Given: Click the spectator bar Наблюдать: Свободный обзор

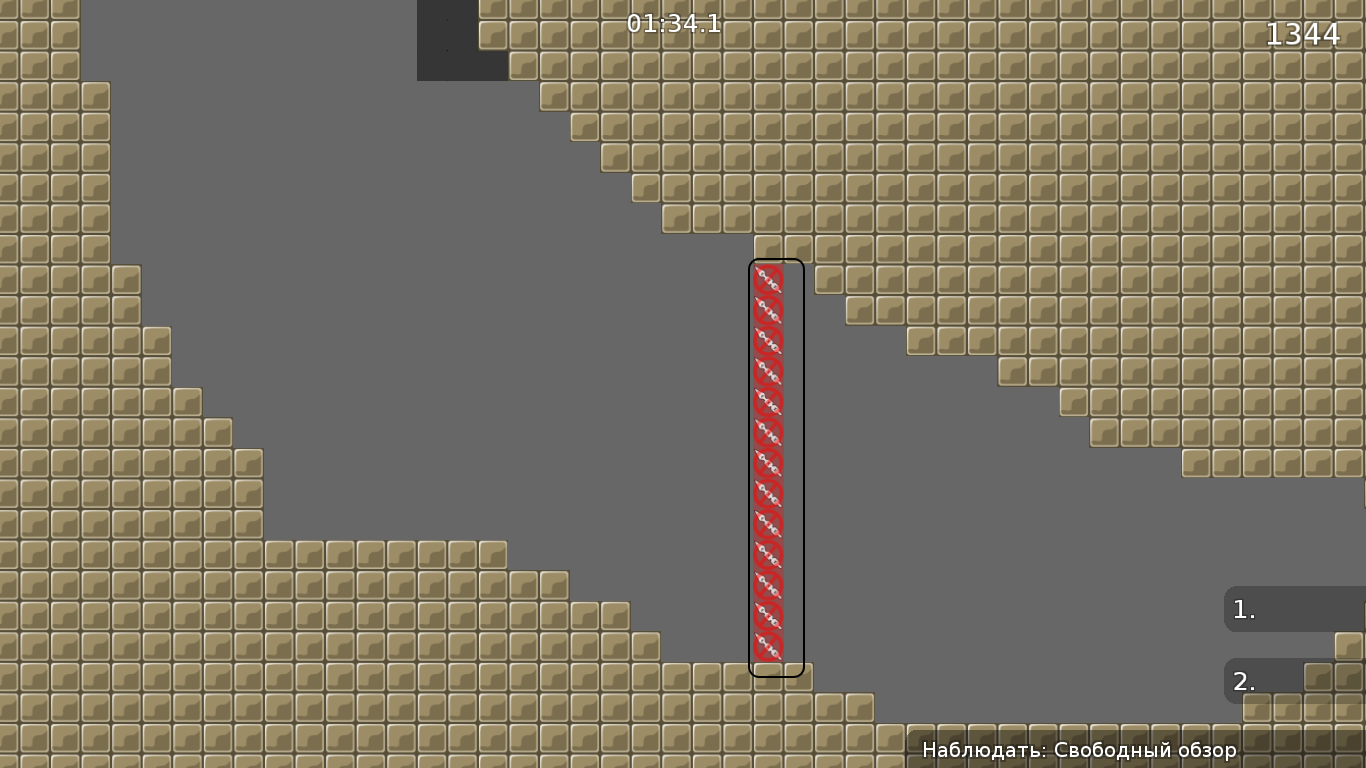Looking at the screenshot, I should (x=1080, y=749).
